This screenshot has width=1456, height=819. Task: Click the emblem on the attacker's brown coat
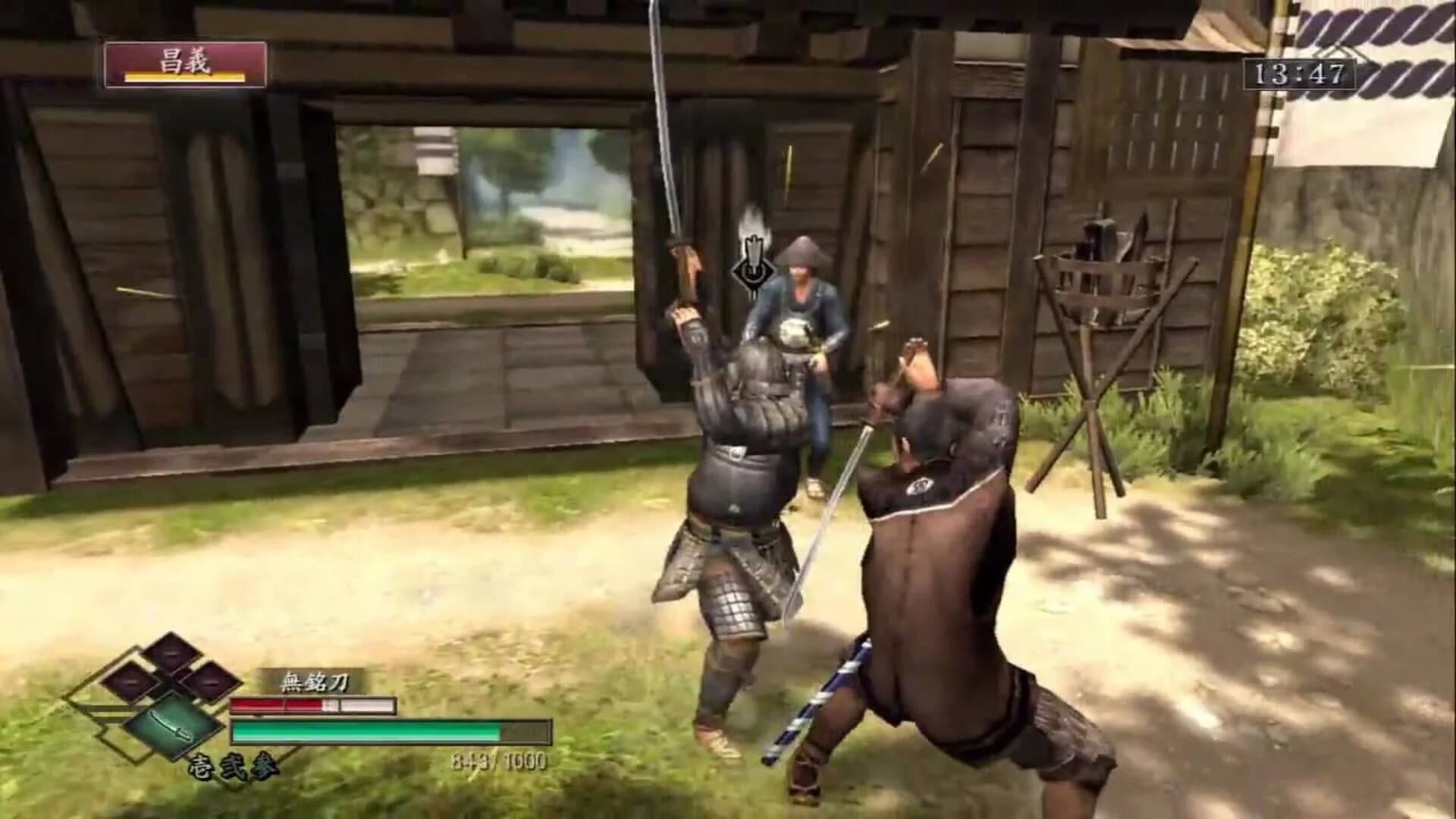pyautogui.click(x=920, y=485)
